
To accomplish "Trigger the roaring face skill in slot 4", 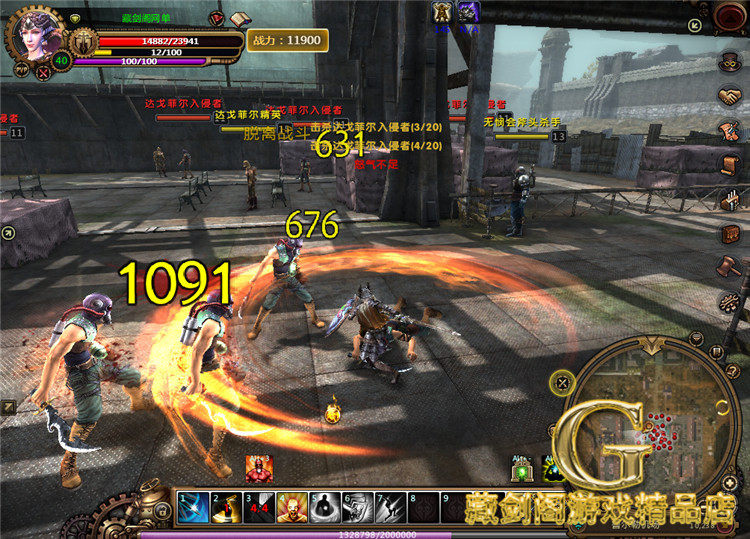I will coord(292,507).
